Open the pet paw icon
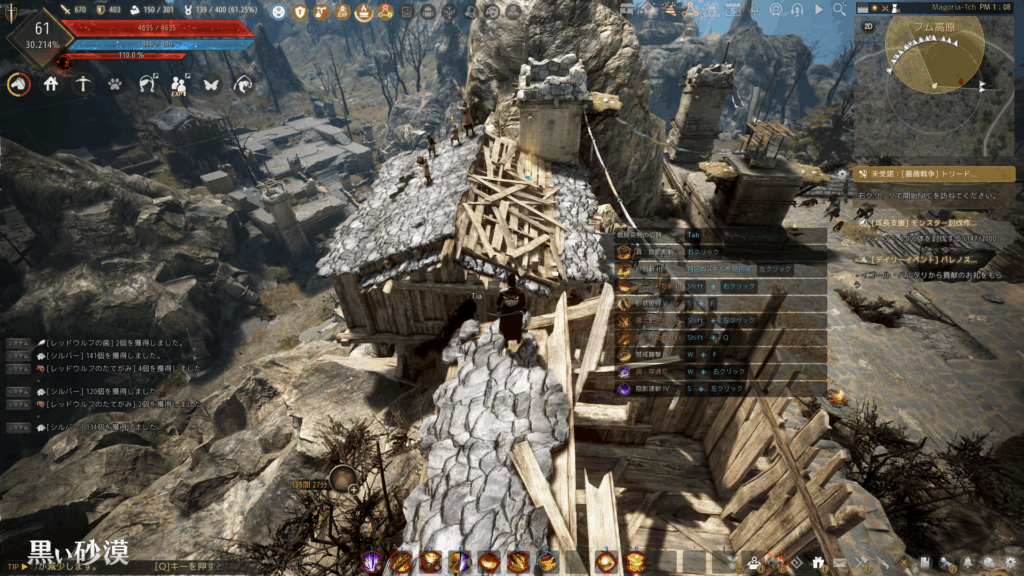Viewport: 1024px width, 576px height. [x=115, y=85]
